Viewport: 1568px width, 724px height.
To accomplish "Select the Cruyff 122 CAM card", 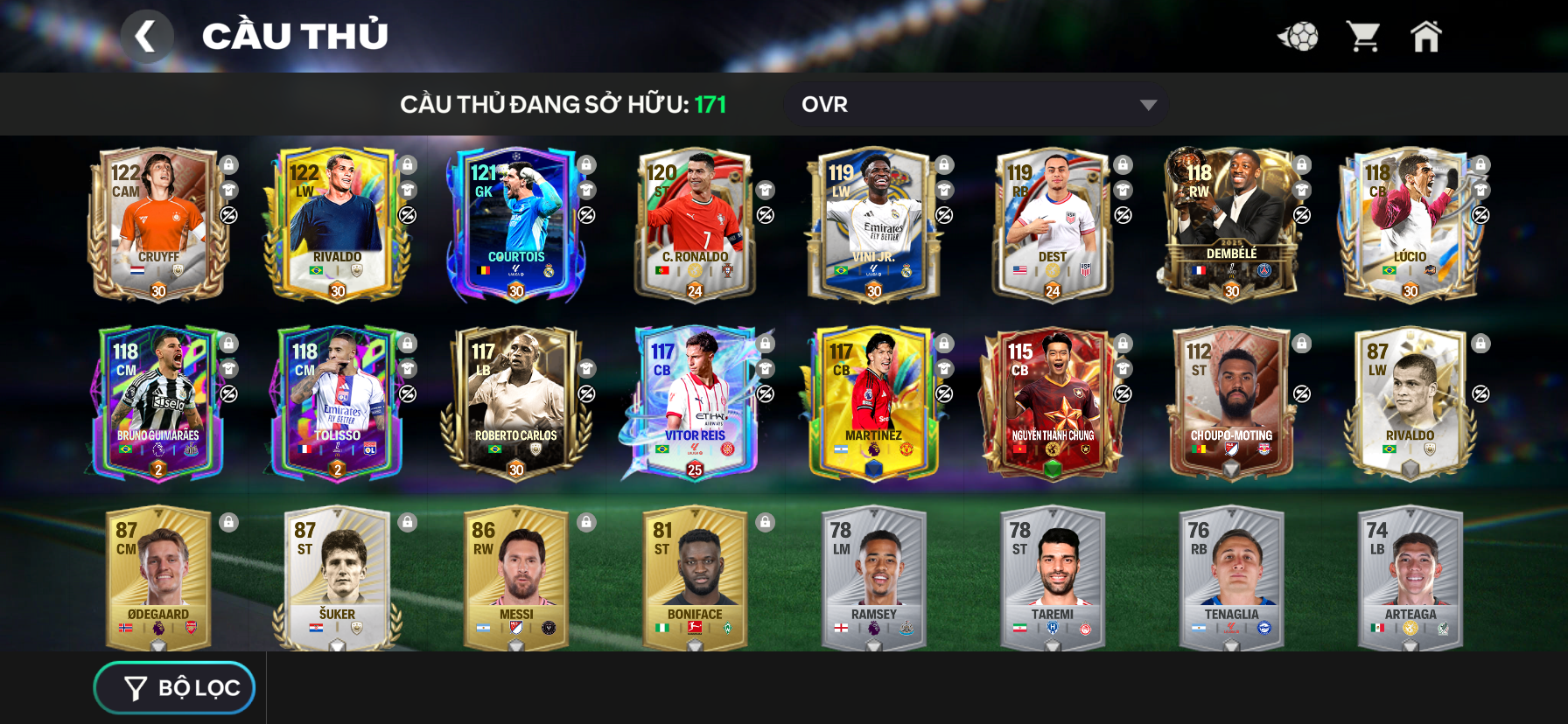I will click(x=157, y=225).
